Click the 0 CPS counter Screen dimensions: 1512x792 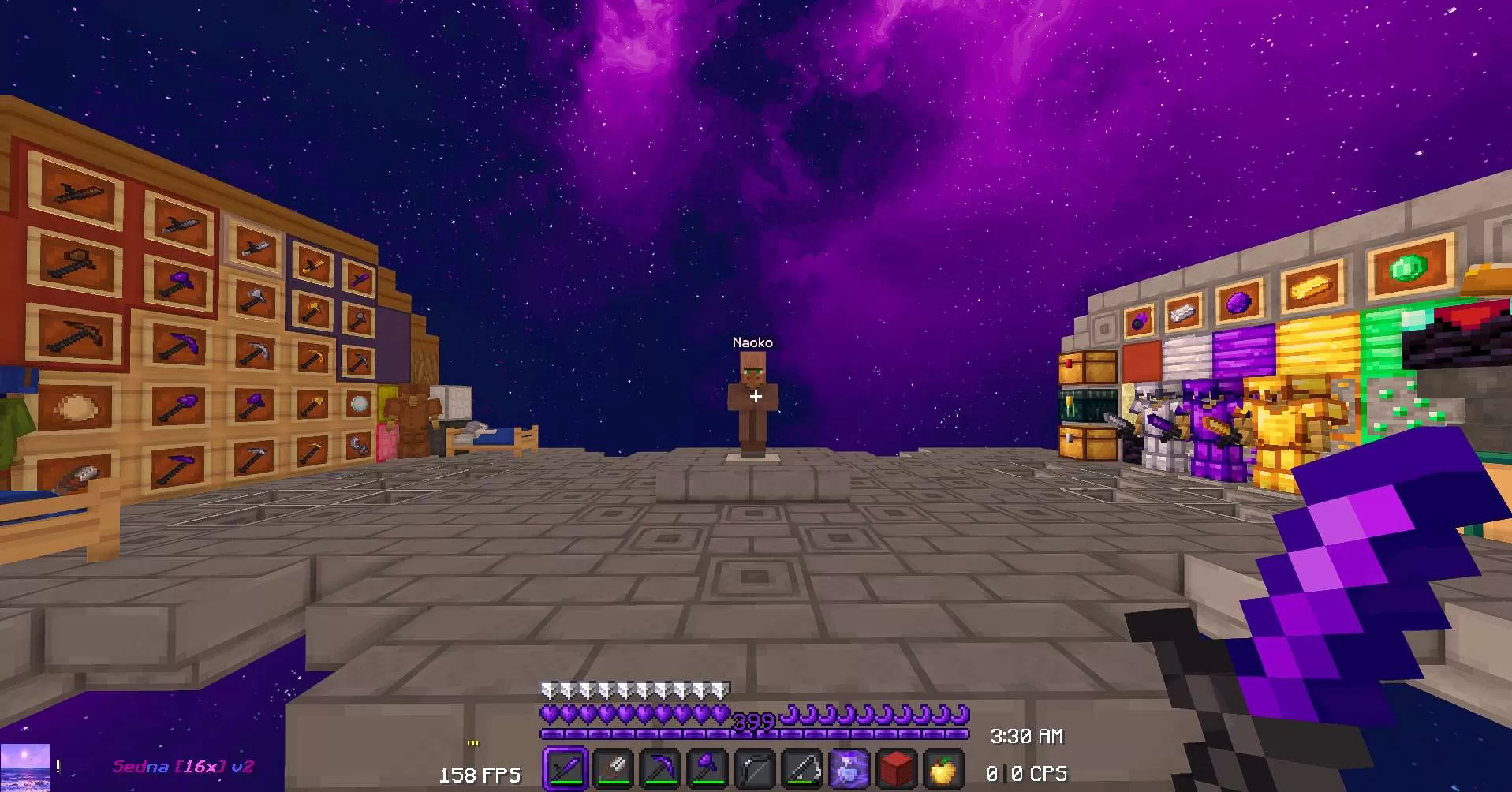coord(1027,775)
